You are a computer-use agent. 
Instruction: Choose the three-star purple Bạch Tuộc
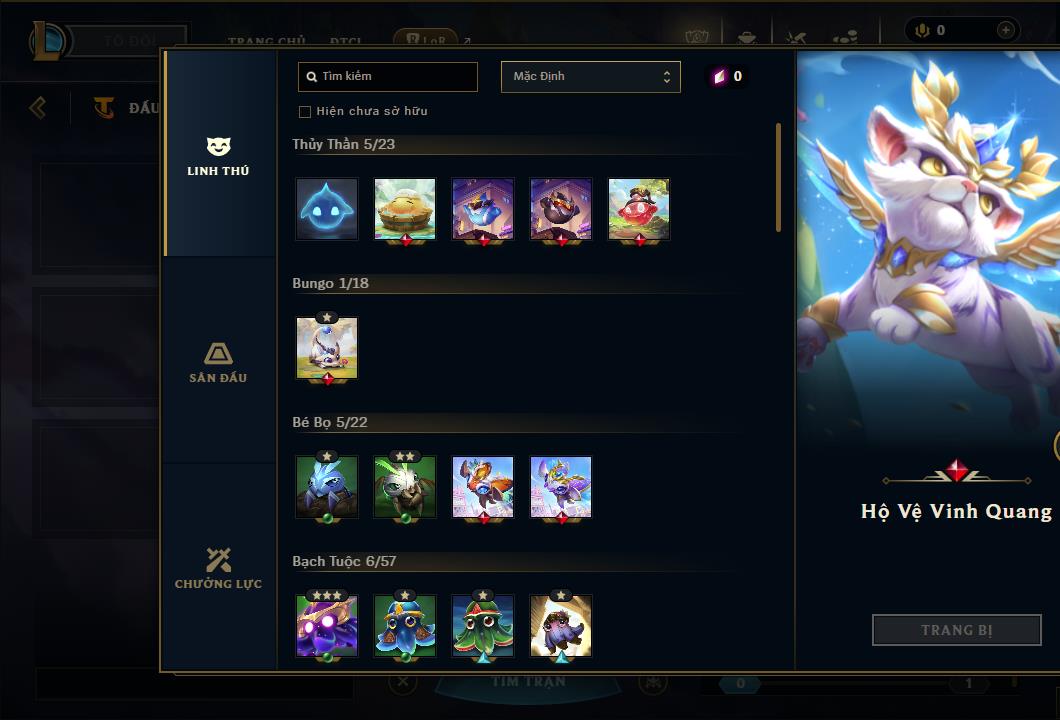click(x=327, y=626)
